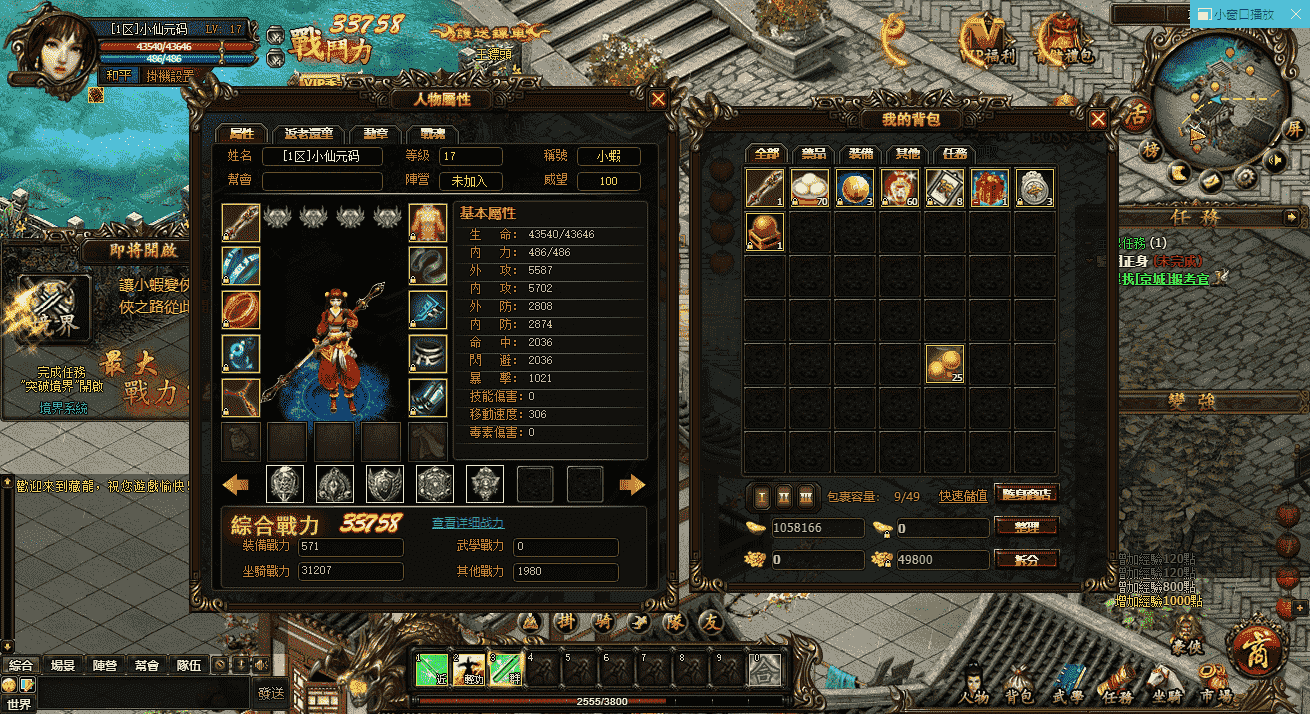Send chat message with 發送 button
Screen dimensions: 1310x714
coord(271,692)
